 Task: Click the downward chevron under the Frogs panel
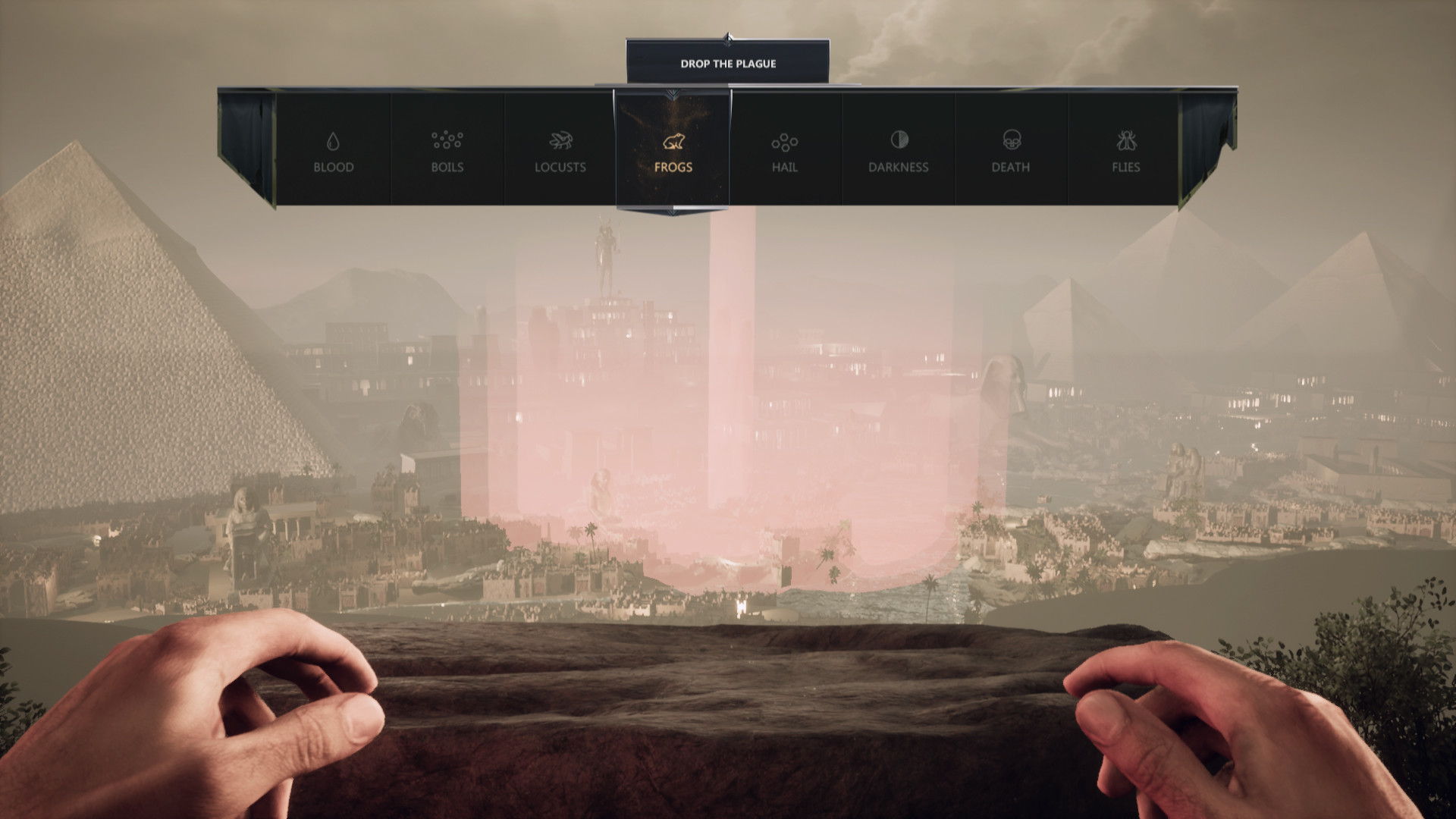click(673, 211)
